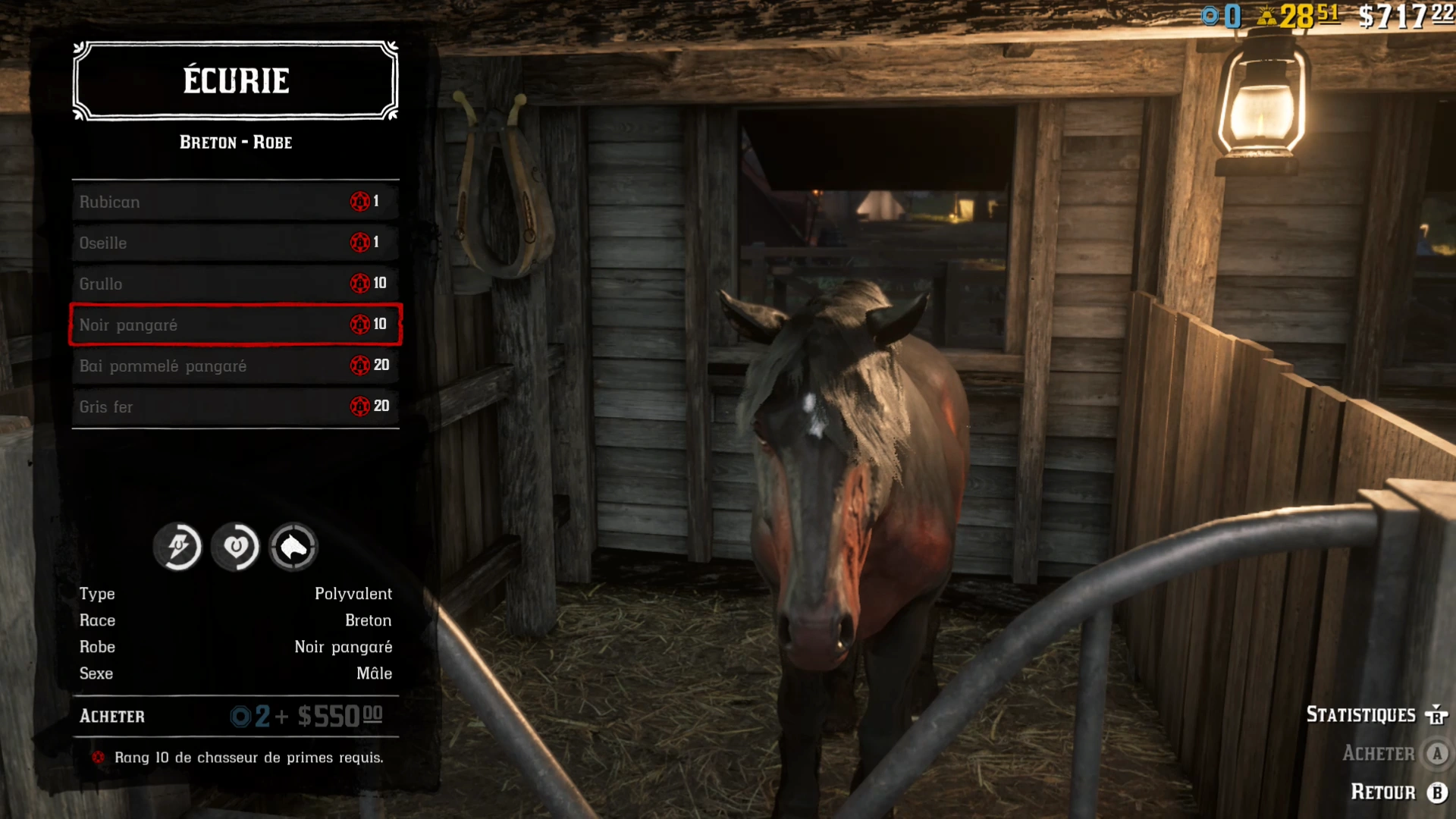Viewport: 1456px width, 819px height.
Task: Select the Grullo coat option
Action: tap(190, 283)
